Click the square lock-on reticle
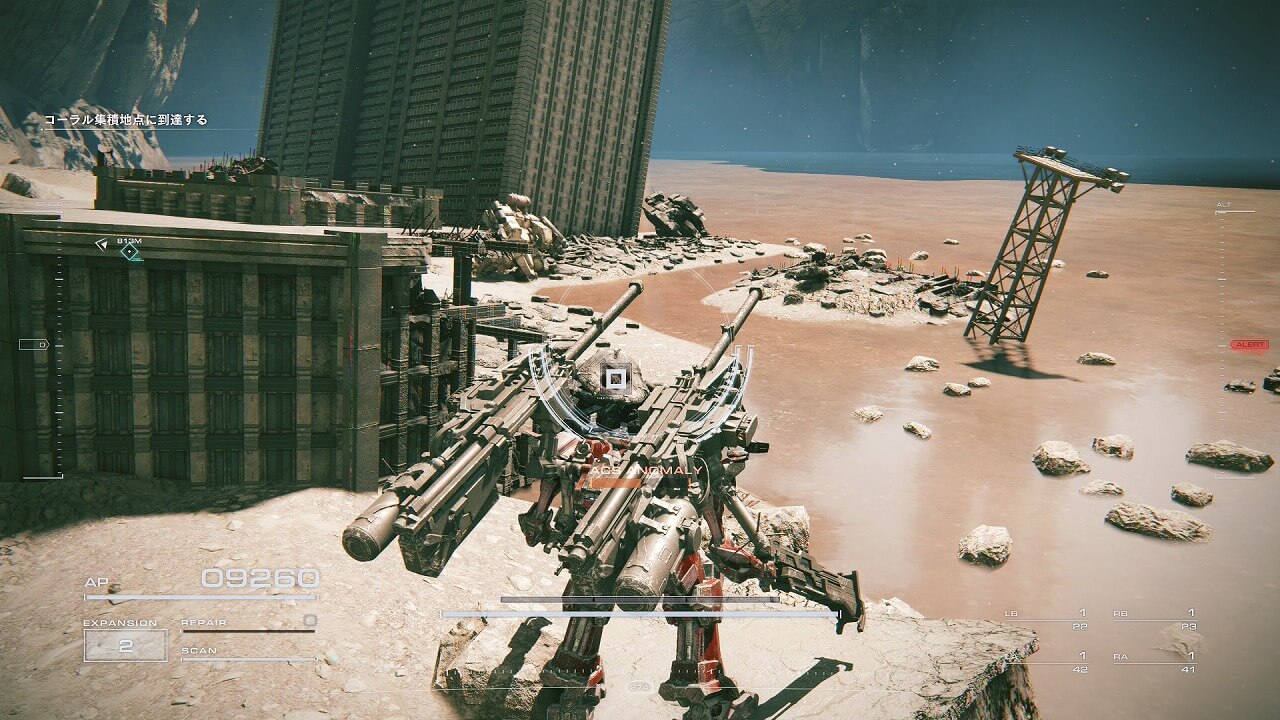This screenshot has height=720, width=1280. [x=616, y=379]
